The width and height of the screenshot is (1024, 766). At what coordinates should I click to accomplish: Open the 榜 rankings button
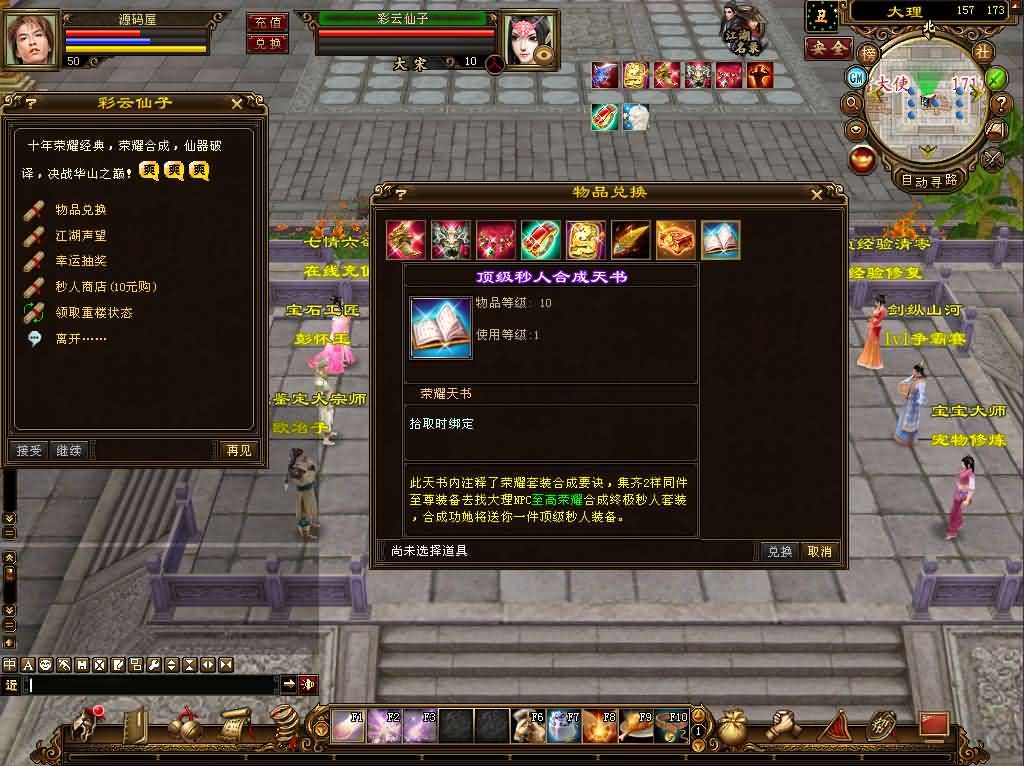click(x=868, y=53)
